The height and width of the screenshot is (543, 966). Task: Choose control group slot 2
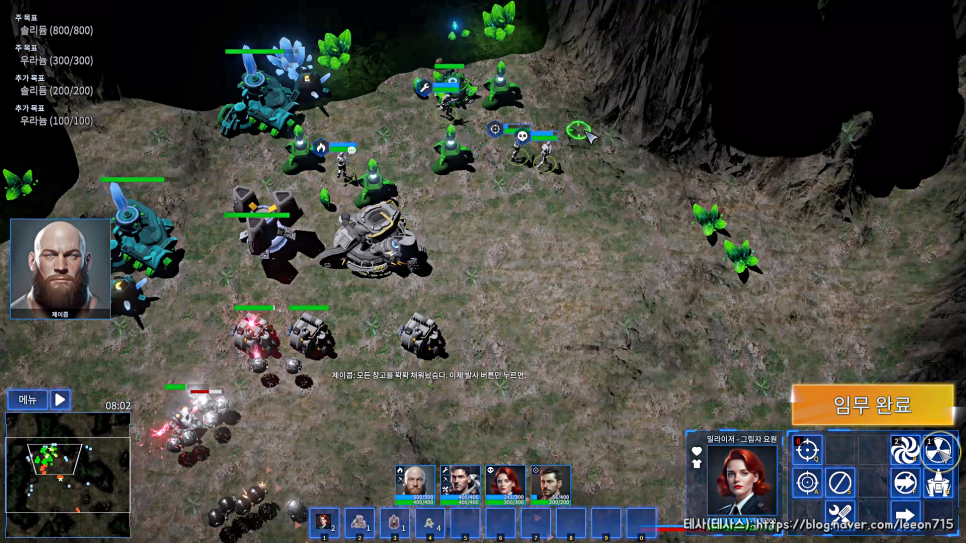pos(359,522)
